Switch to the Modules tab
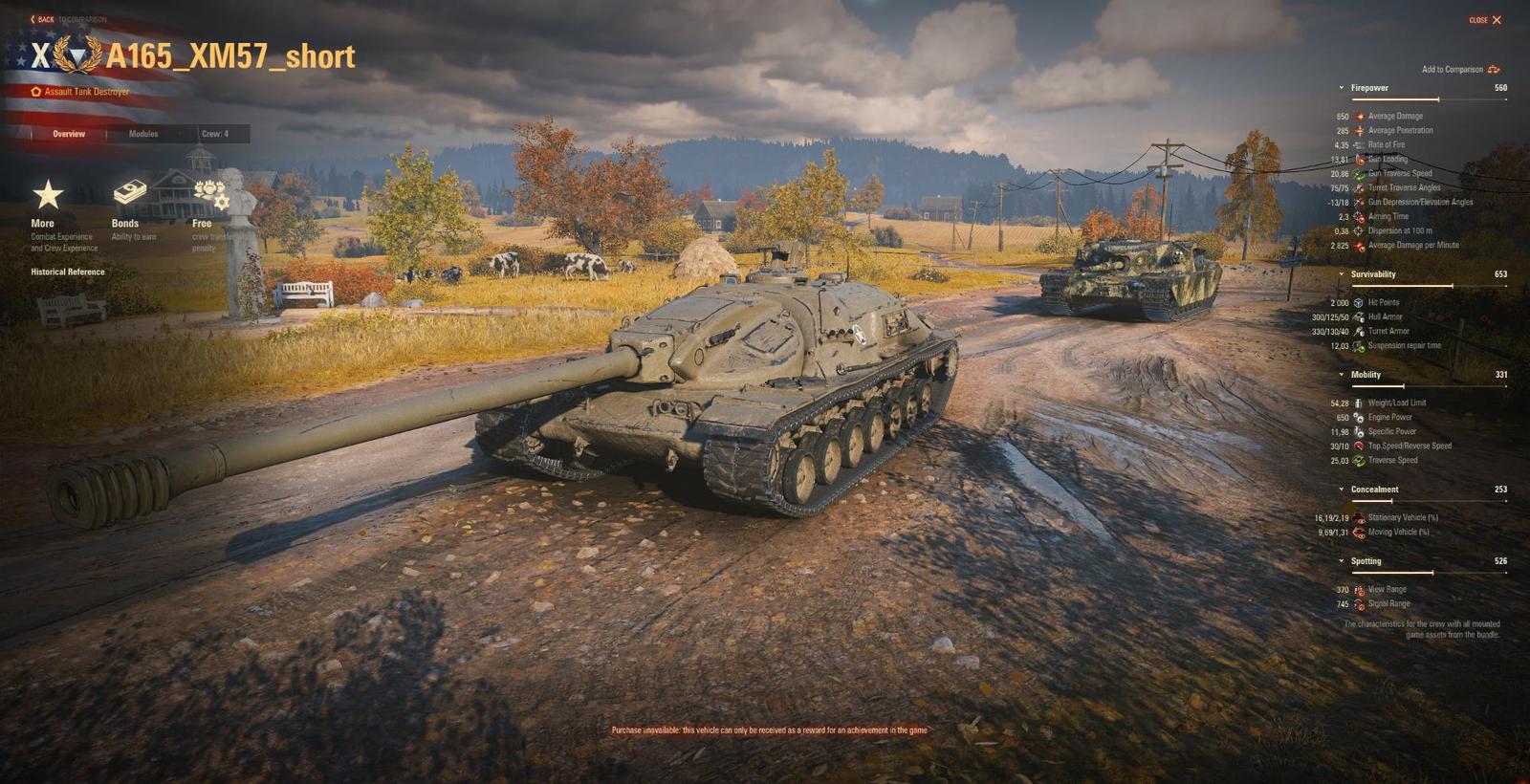The image size is (1530, 784). (143, 134)
